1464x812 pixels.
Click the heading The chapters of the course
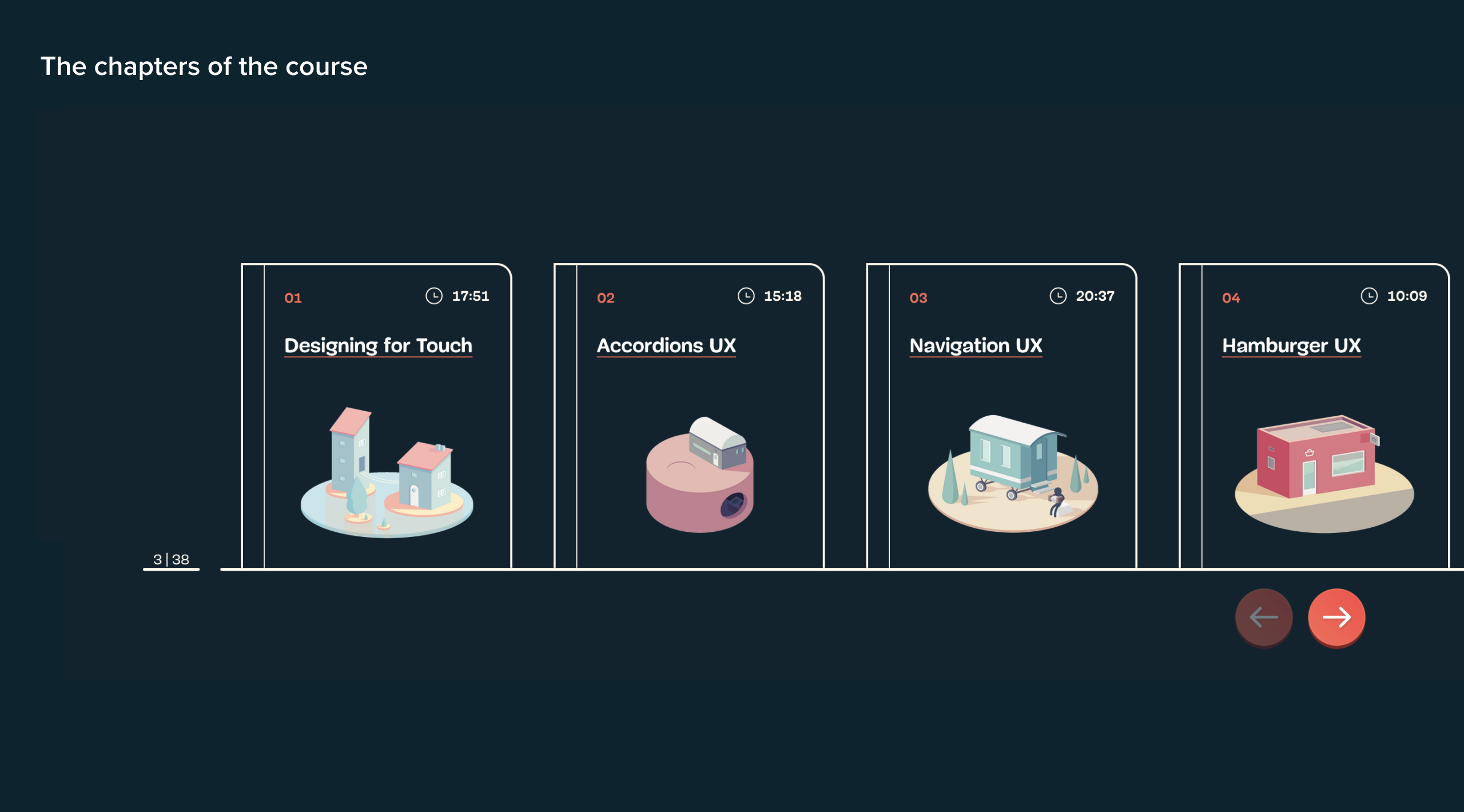(x=204, y=66)
